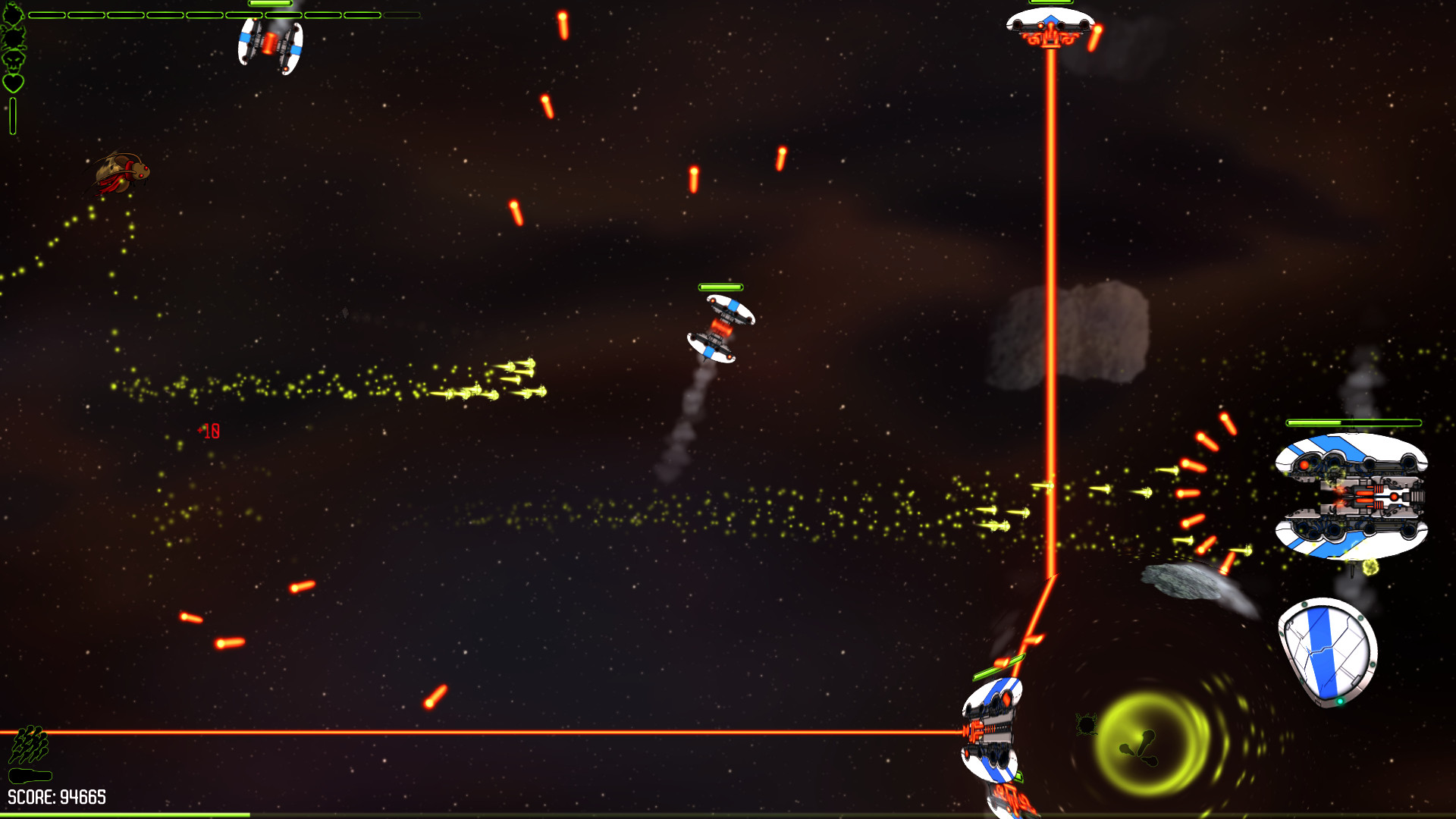Click the skull icon in the top-left HUD
This screenshot has height=819, width=1456.
point(14,62)
